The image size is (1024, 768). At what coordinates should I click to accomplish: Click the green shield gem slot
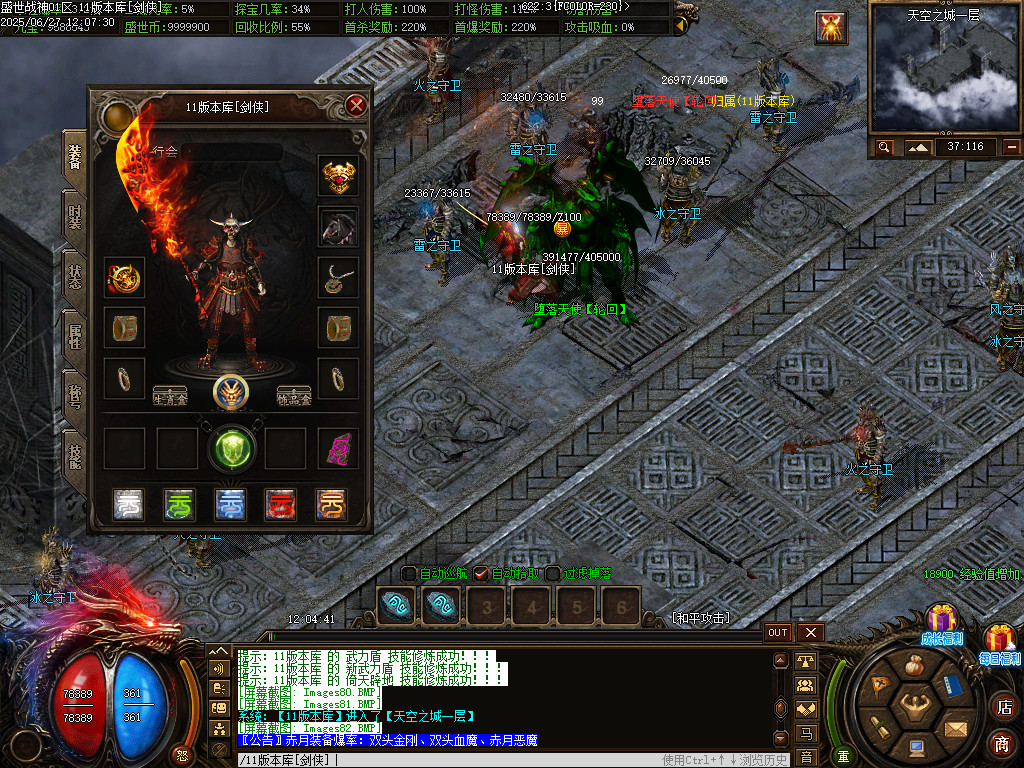coord(231,448)
